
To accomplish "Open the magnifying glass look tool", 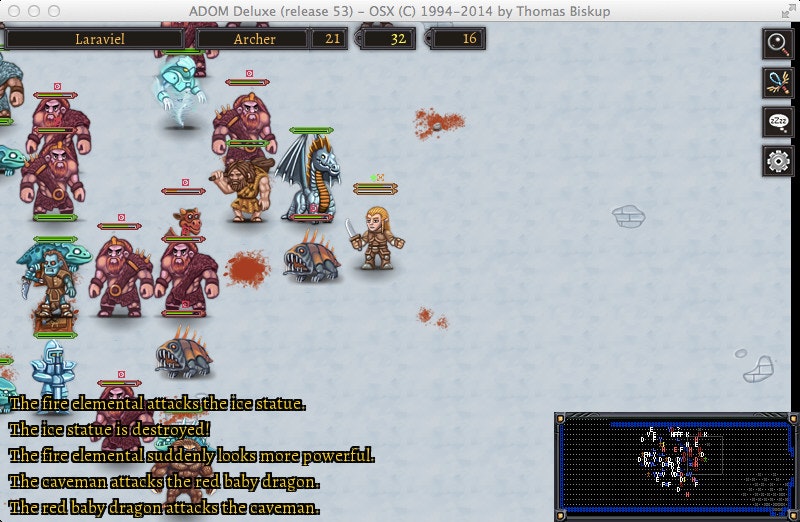I will click(x=777, y=43).
